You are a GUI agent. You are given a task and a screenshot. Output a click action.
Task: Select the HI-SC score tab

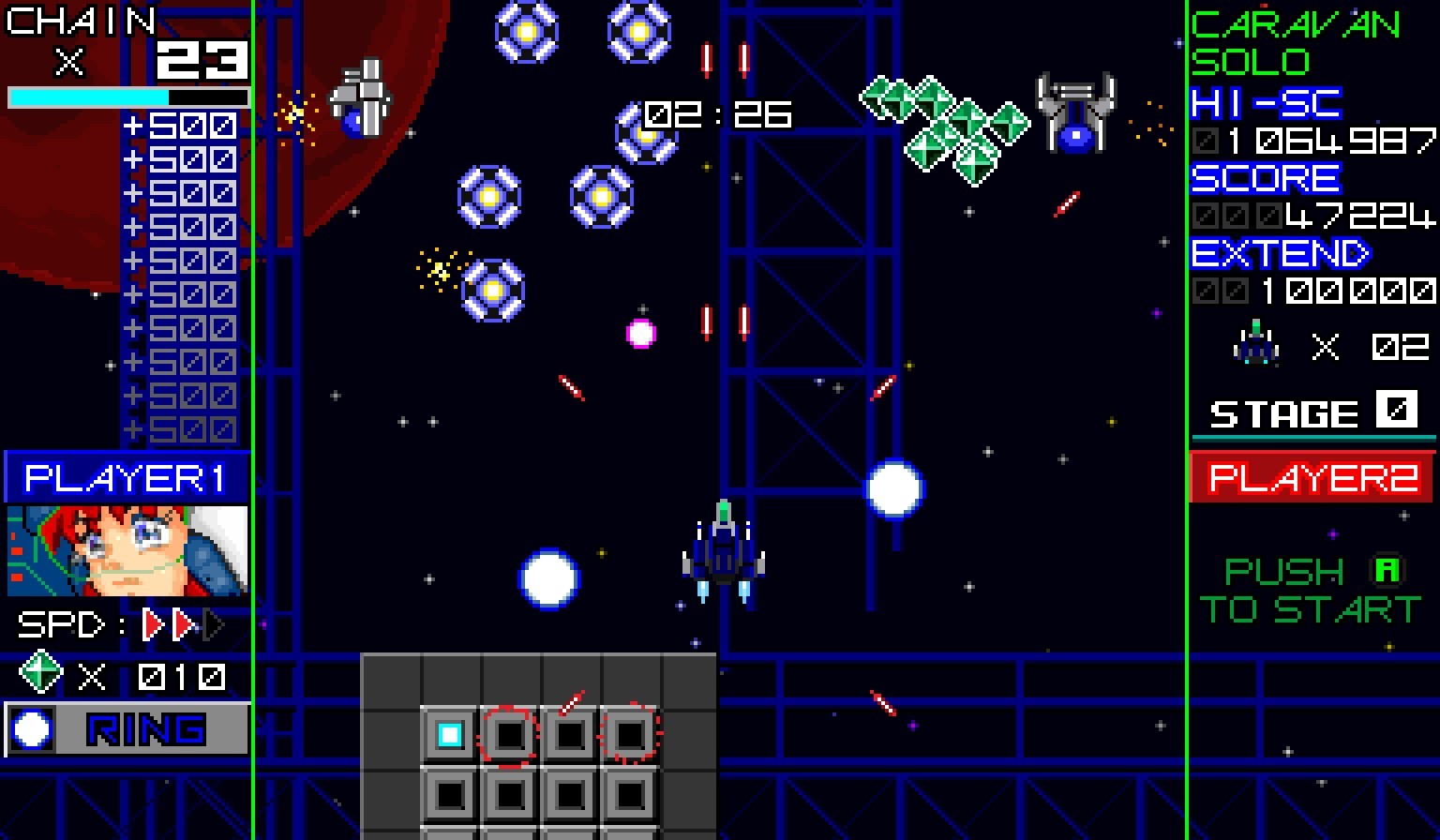(x=1264, y=104)
